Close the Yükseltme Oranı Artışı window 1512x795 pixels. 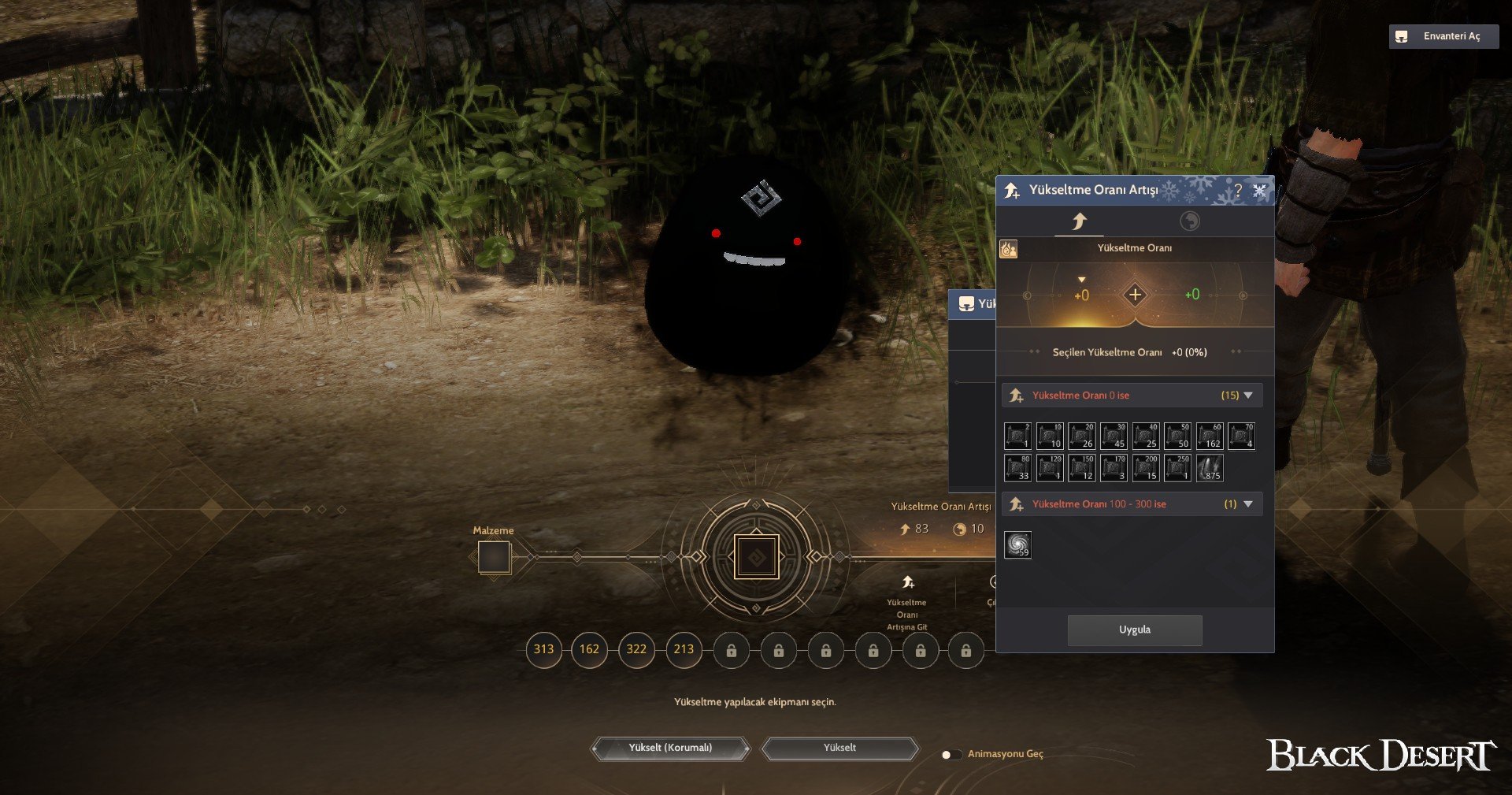[x=1259, y=190]
